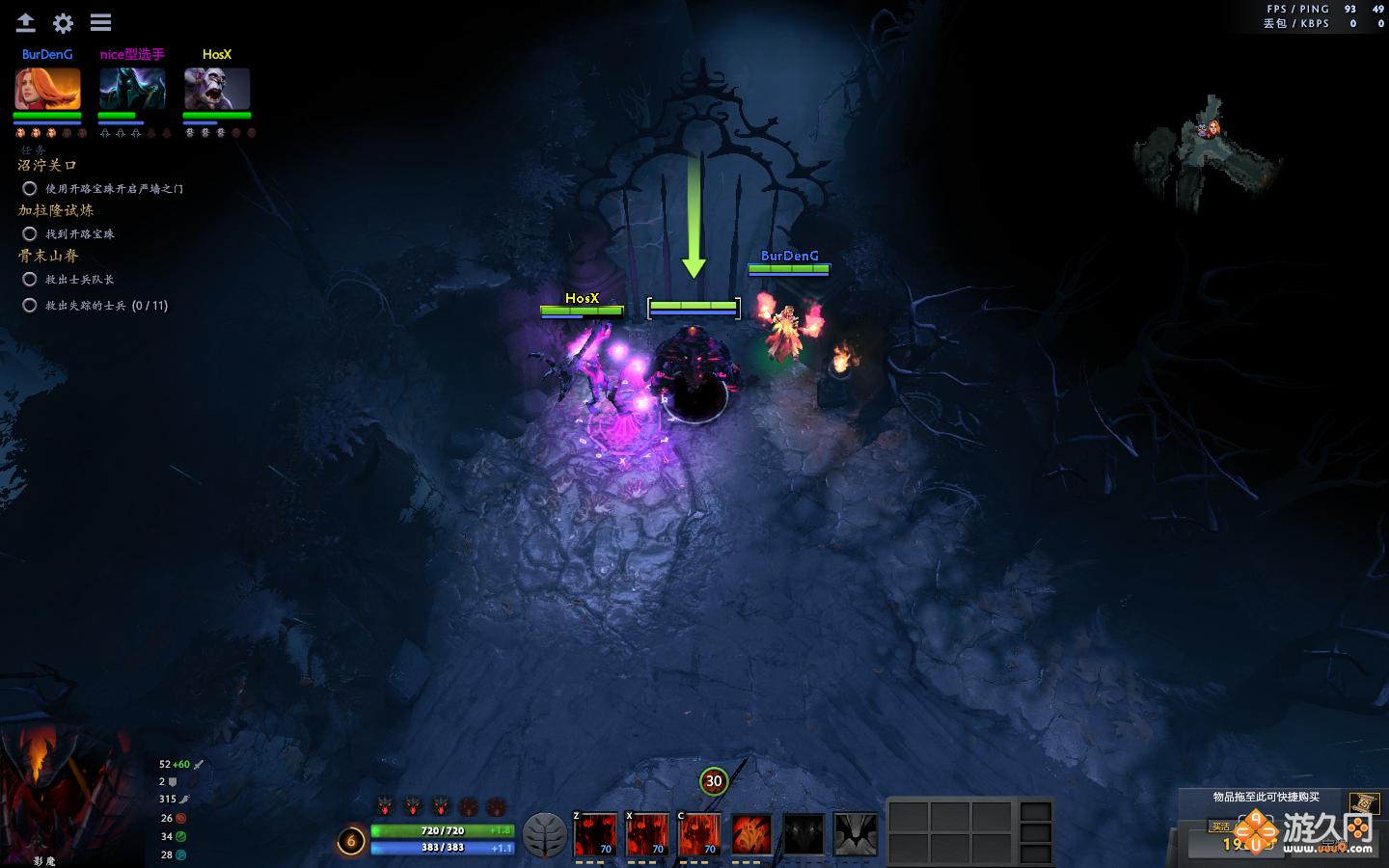The height and width of the screenshot is (868, 1389).
Task: Click BurDenG's Lina hero portrait
Action: coord(47,94)
